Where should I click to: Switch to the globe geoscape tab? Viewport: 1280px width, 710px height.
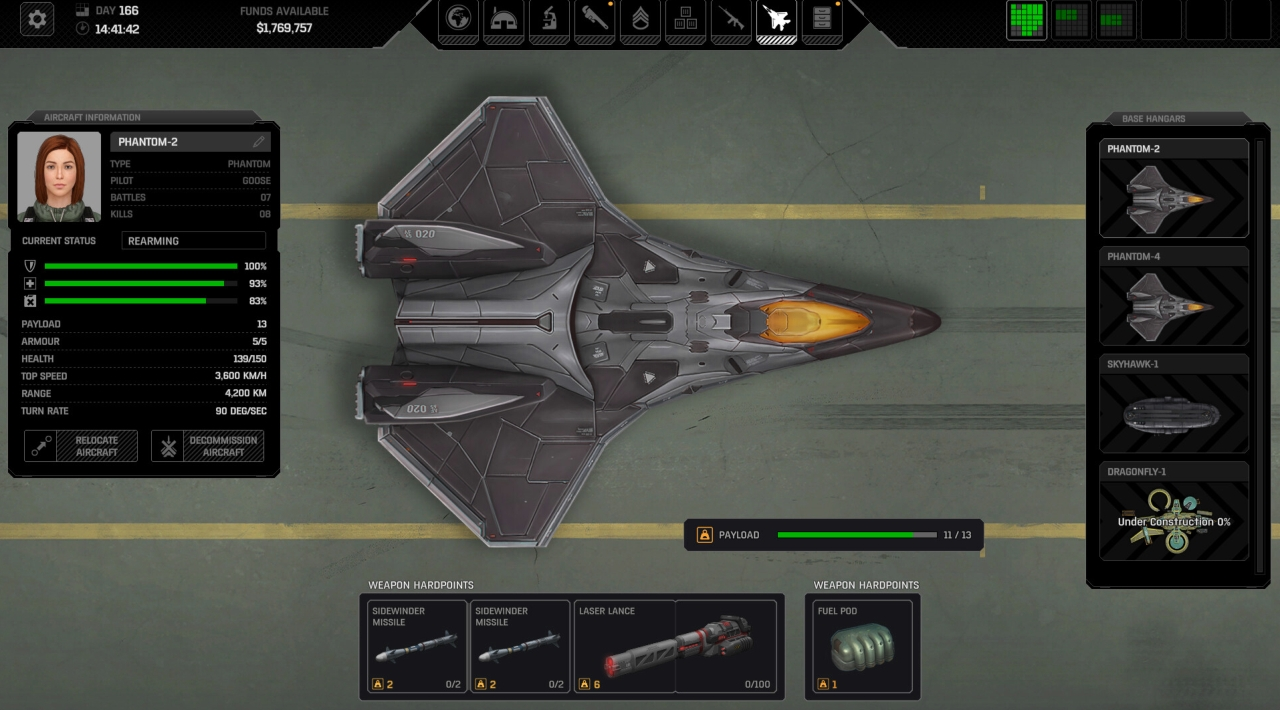(459, 20)
